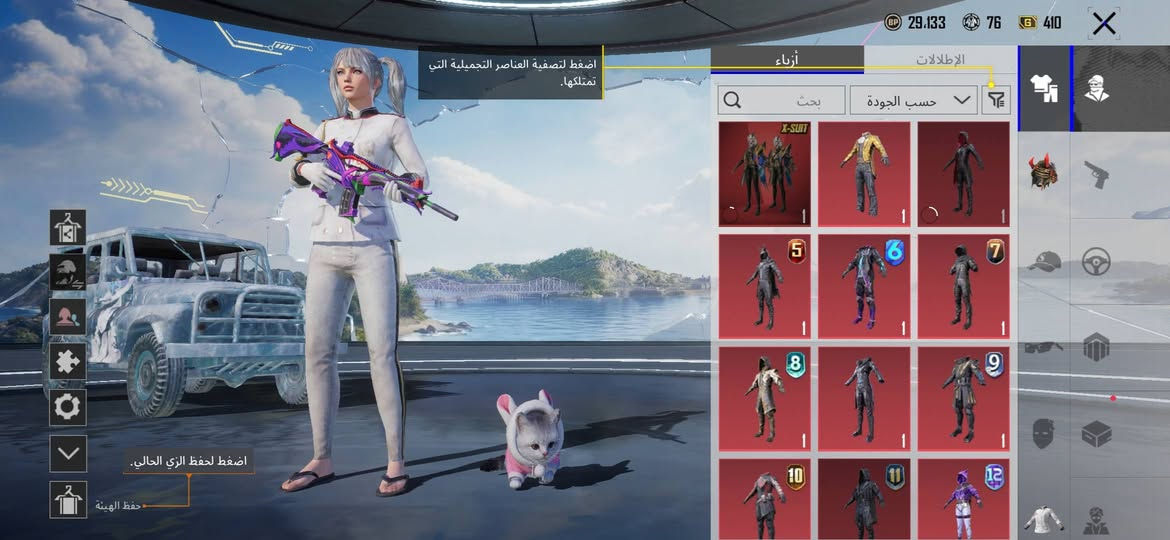Open the حسب الجودة sort dropdown
1170x540 pixels.
tap(913, 100)
